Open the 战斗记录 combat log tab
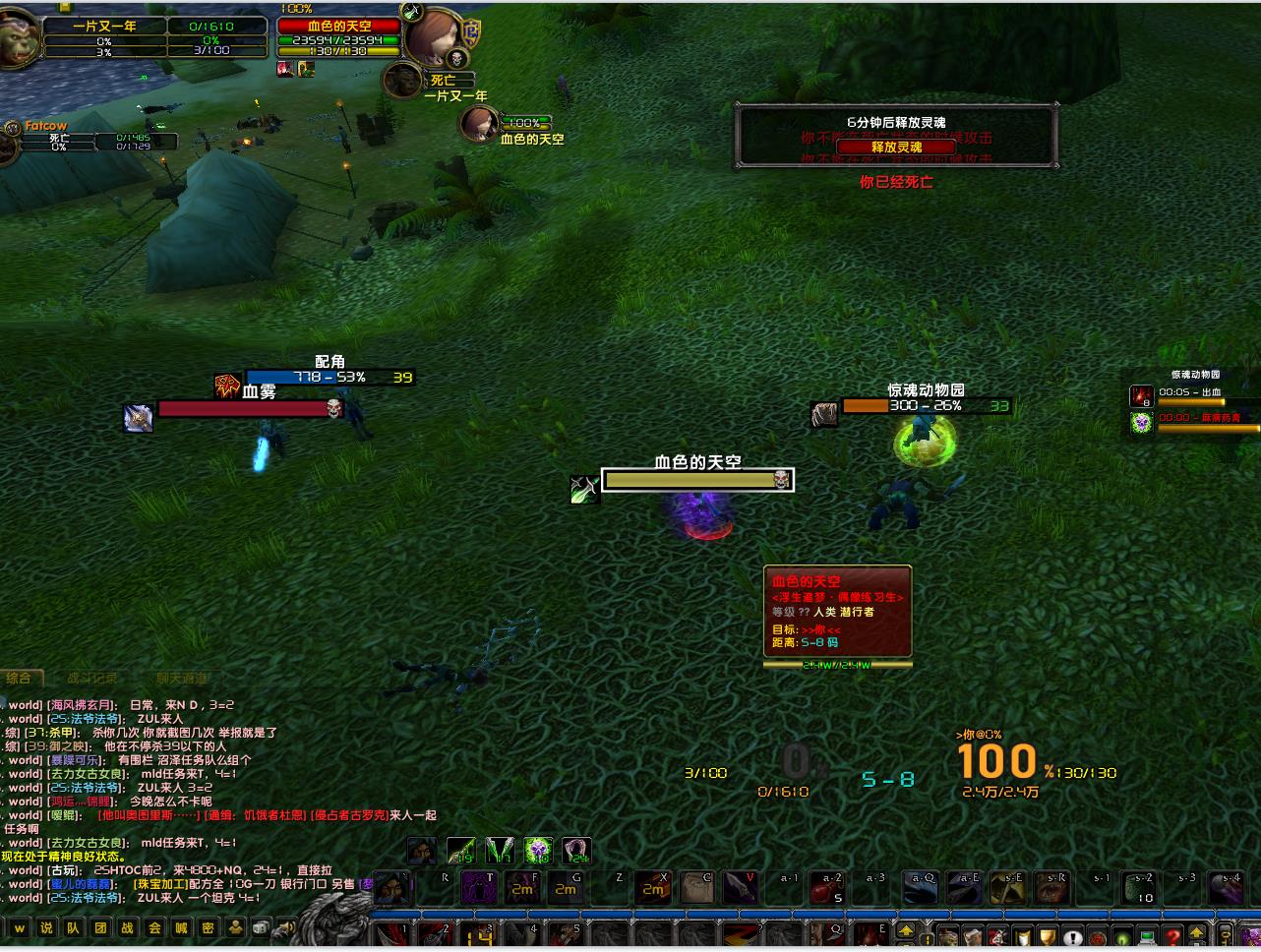Viewport: 1261px width, 952px height. coord(92,678)
